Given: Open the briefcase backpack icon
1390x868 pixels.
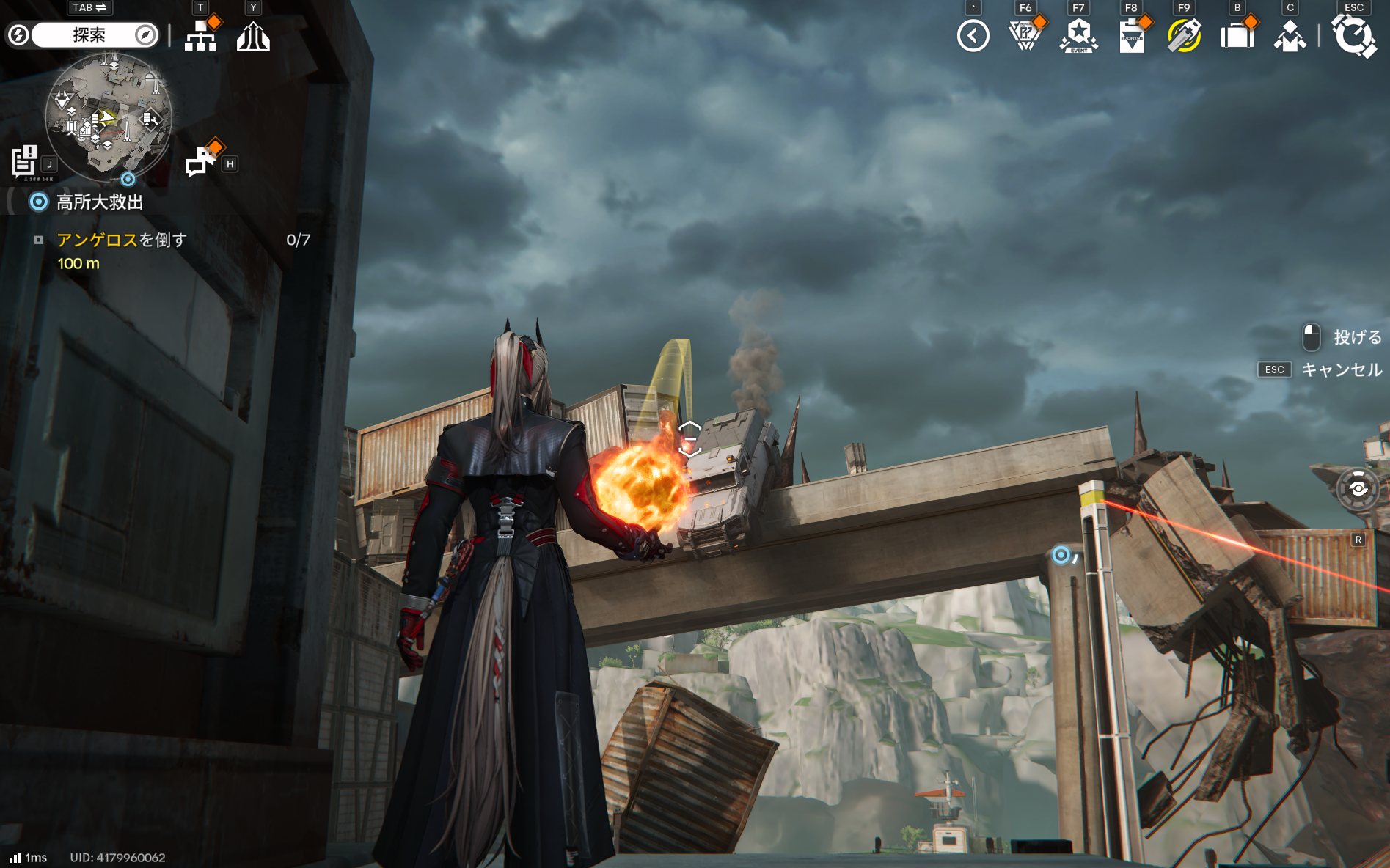Looking at the screenshot, I should pyautogui.click(x=1237, y=35).
